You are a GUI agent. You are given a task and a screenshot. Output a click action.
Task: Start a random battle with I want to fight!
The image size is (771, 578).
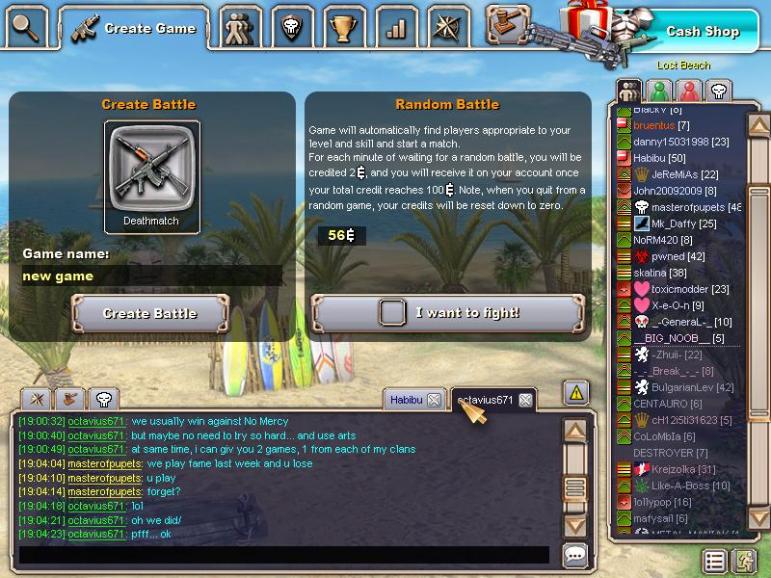point(447,313)
